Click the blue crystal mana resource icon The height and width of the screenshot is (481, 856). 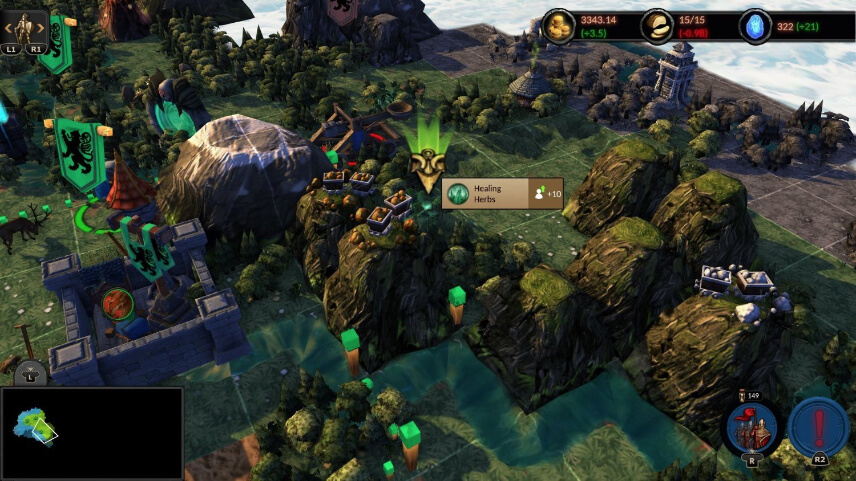[x=755, y=26]
